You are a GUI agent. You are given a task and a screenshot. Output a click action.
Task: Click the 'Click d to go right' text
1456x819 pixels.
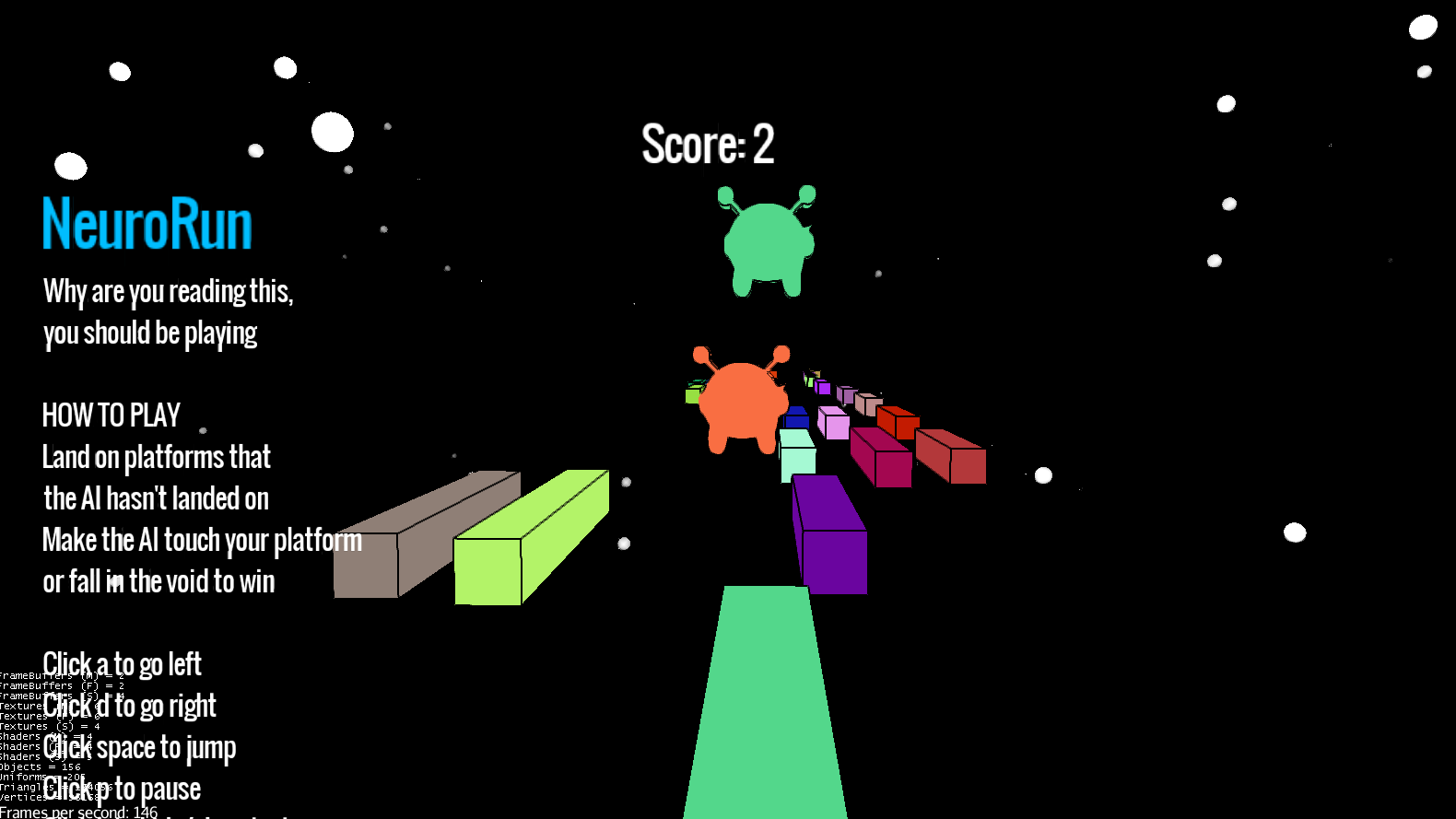pos(128,706)
